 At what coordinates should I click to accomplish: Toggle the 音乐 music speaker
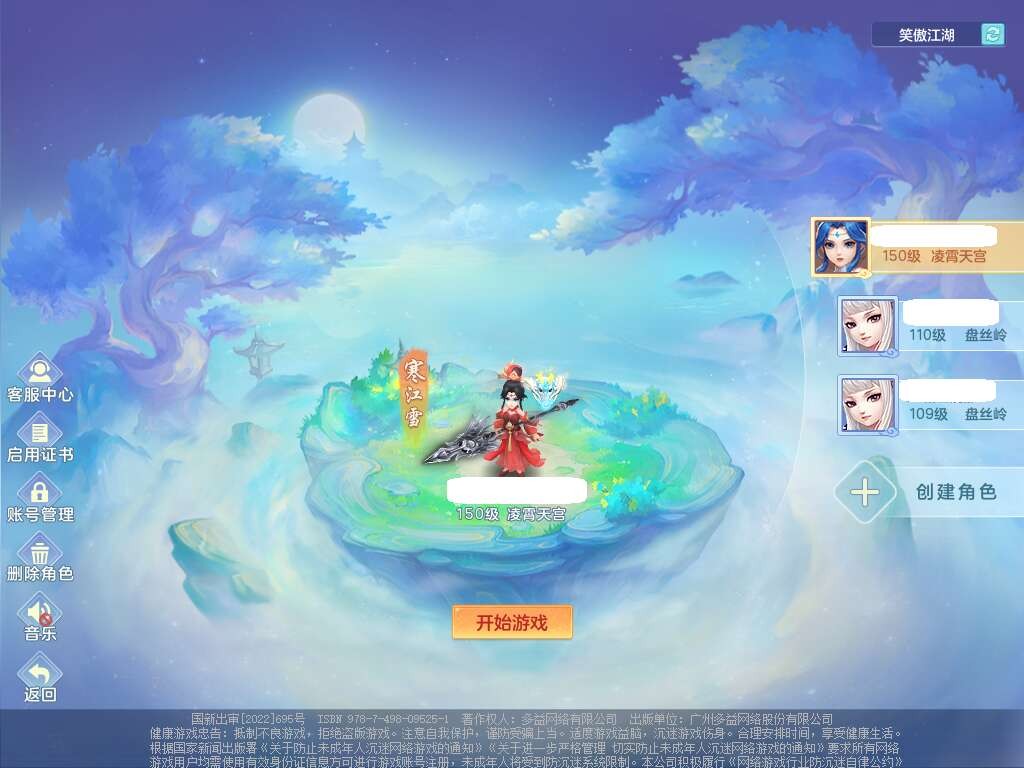40,612
